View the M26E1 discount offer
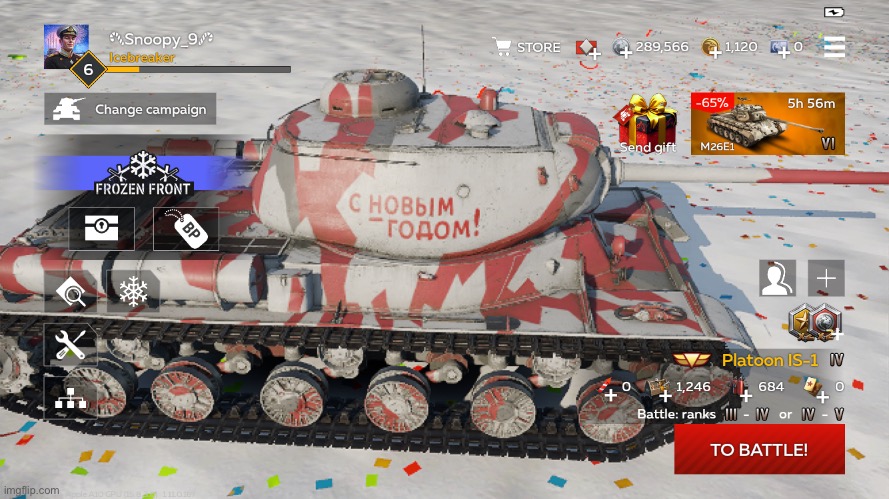 tap(767, 124)
